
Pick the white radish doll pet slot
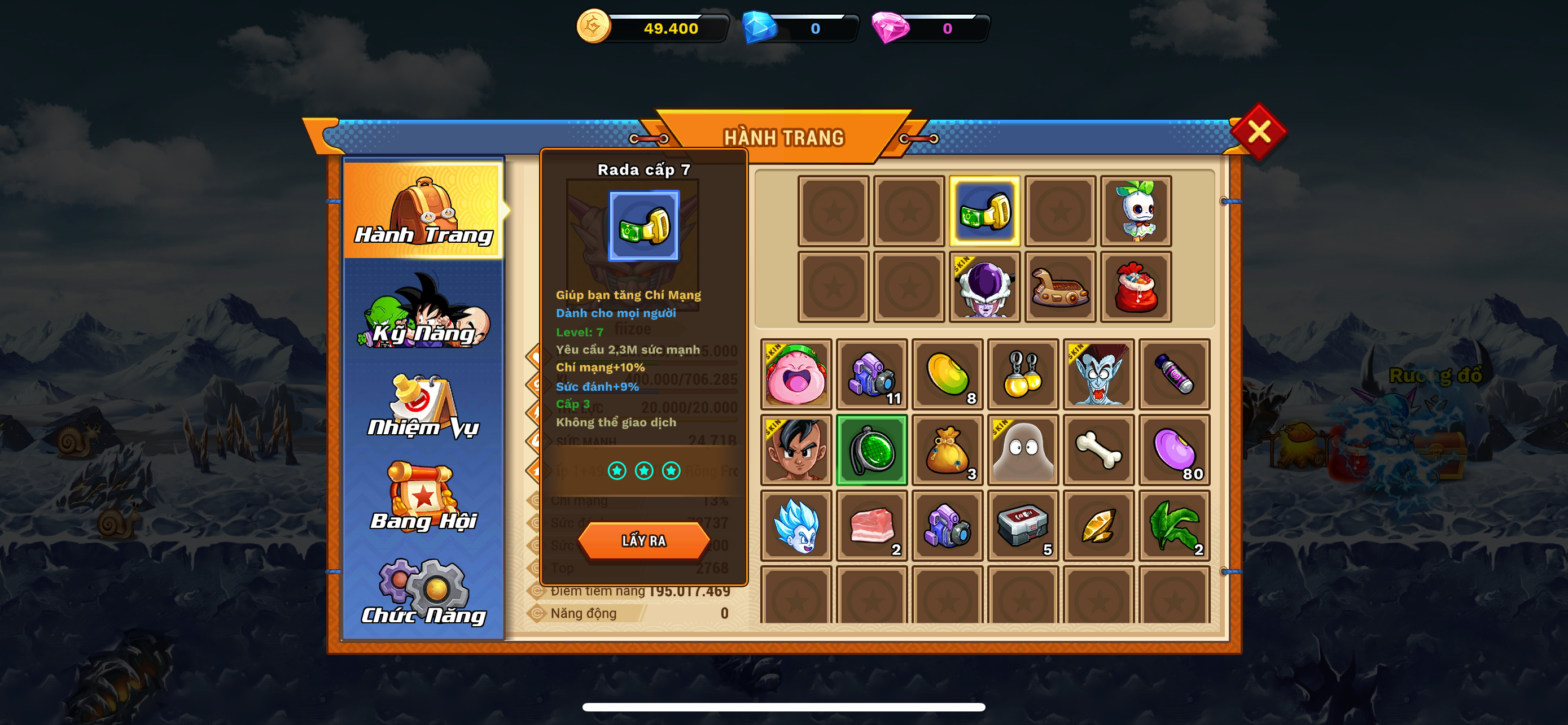click(1135, 212)
